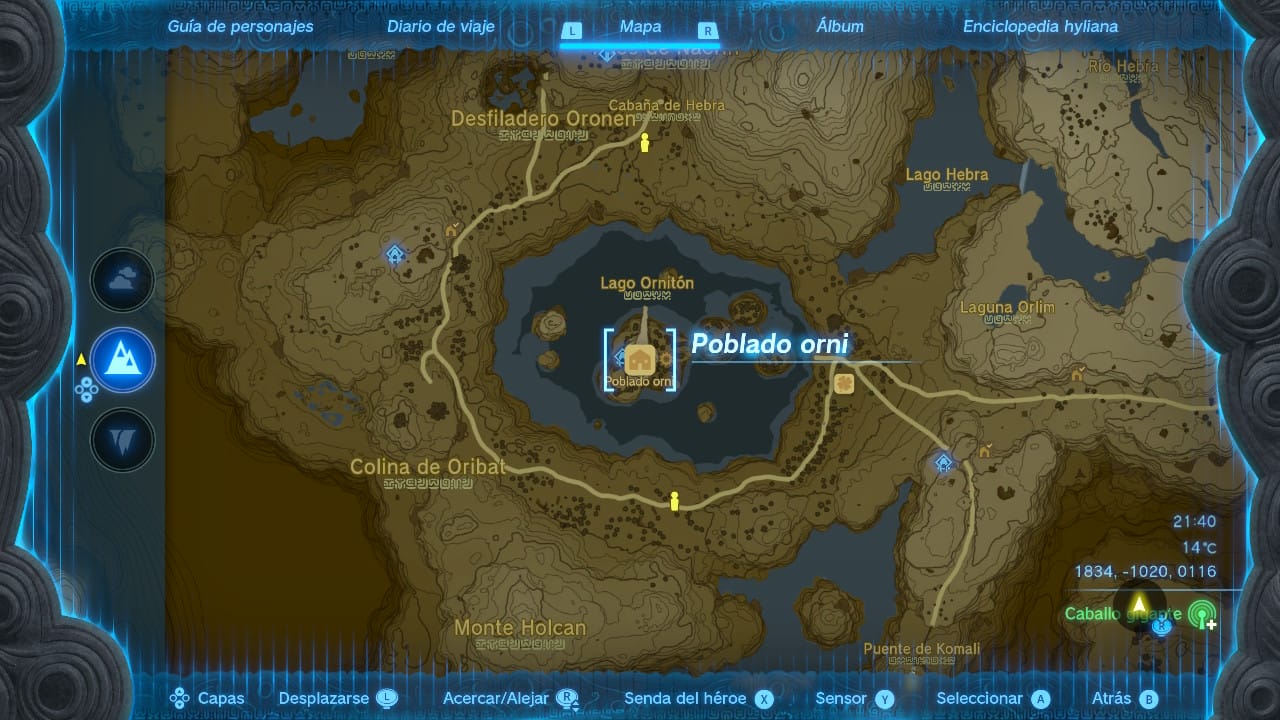
Task: Switch to the Guía de personajes tab
Action: pos(240,27)
